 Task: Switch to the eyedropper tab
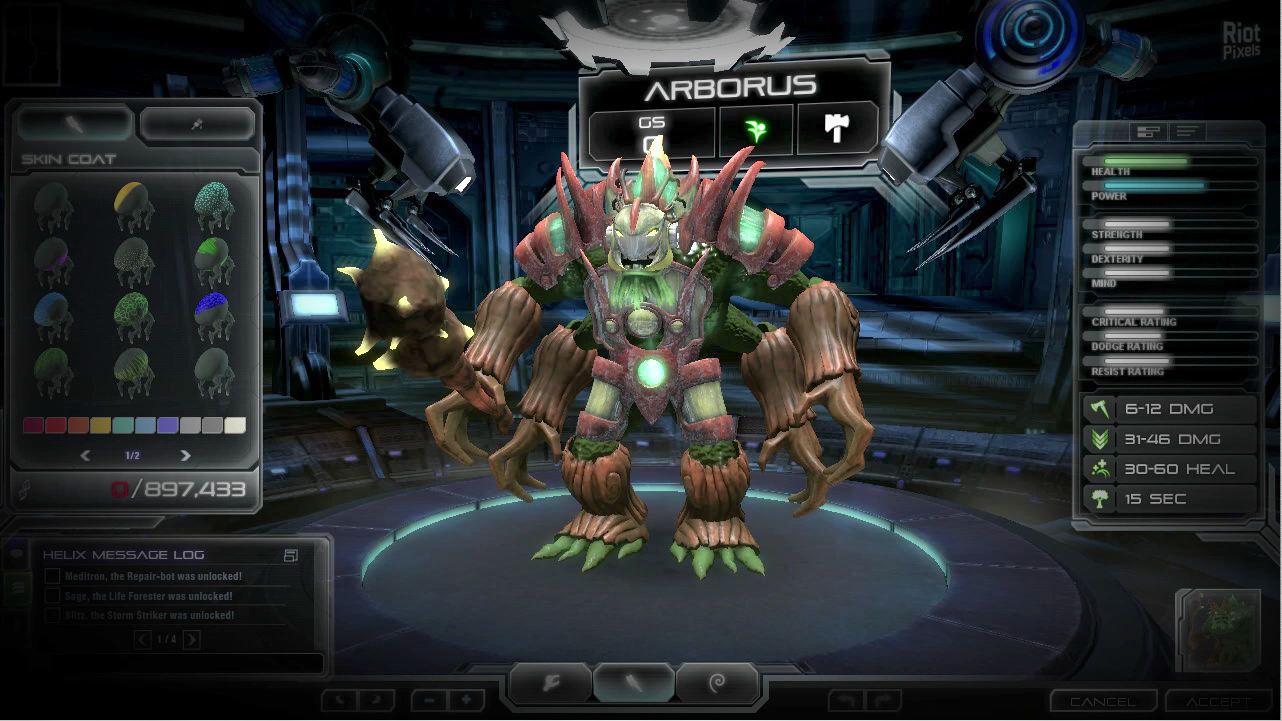click(x=197, y=124)
